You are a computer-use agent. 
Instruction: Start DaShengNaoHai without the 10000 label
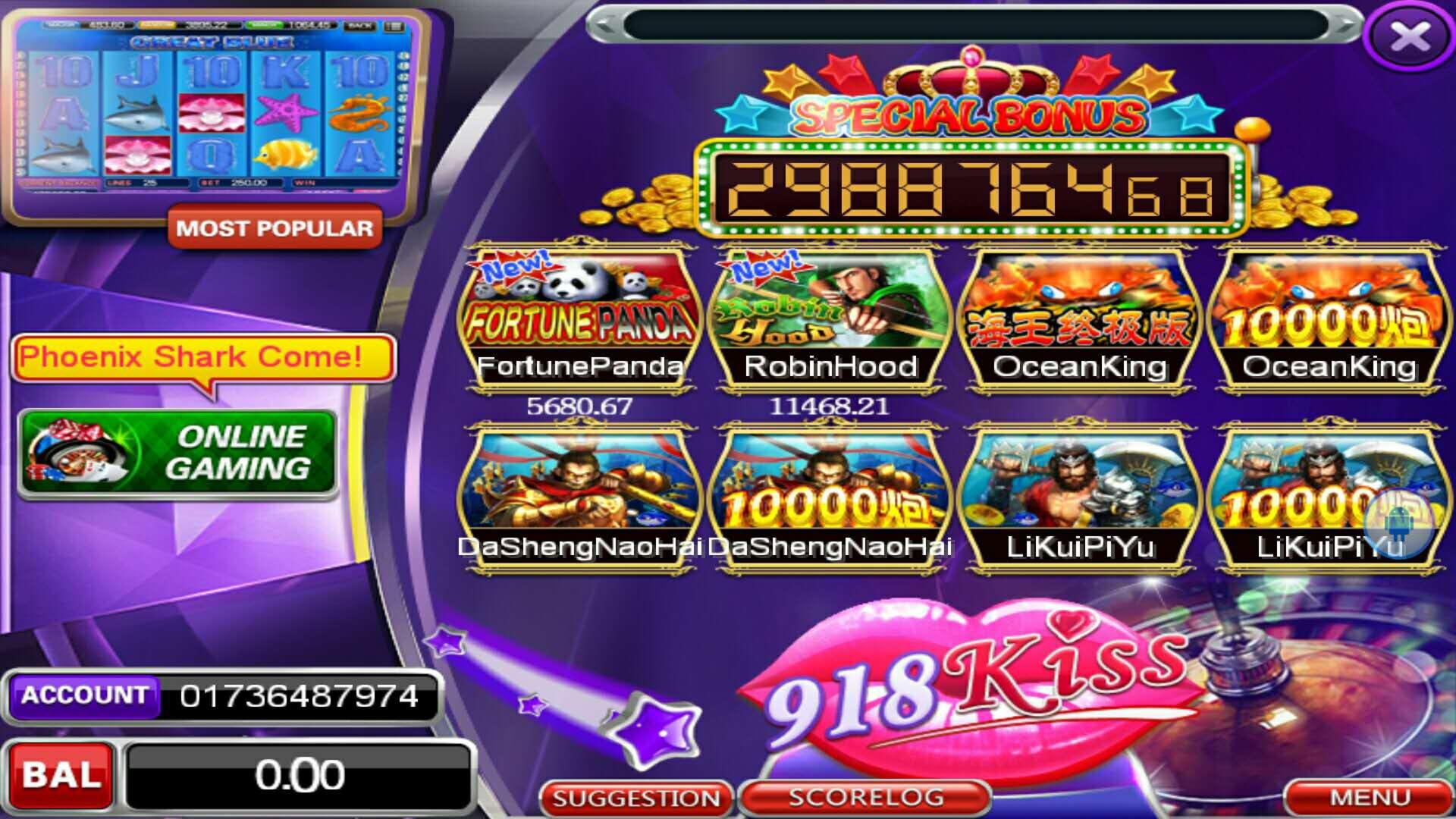coord(580,497)
